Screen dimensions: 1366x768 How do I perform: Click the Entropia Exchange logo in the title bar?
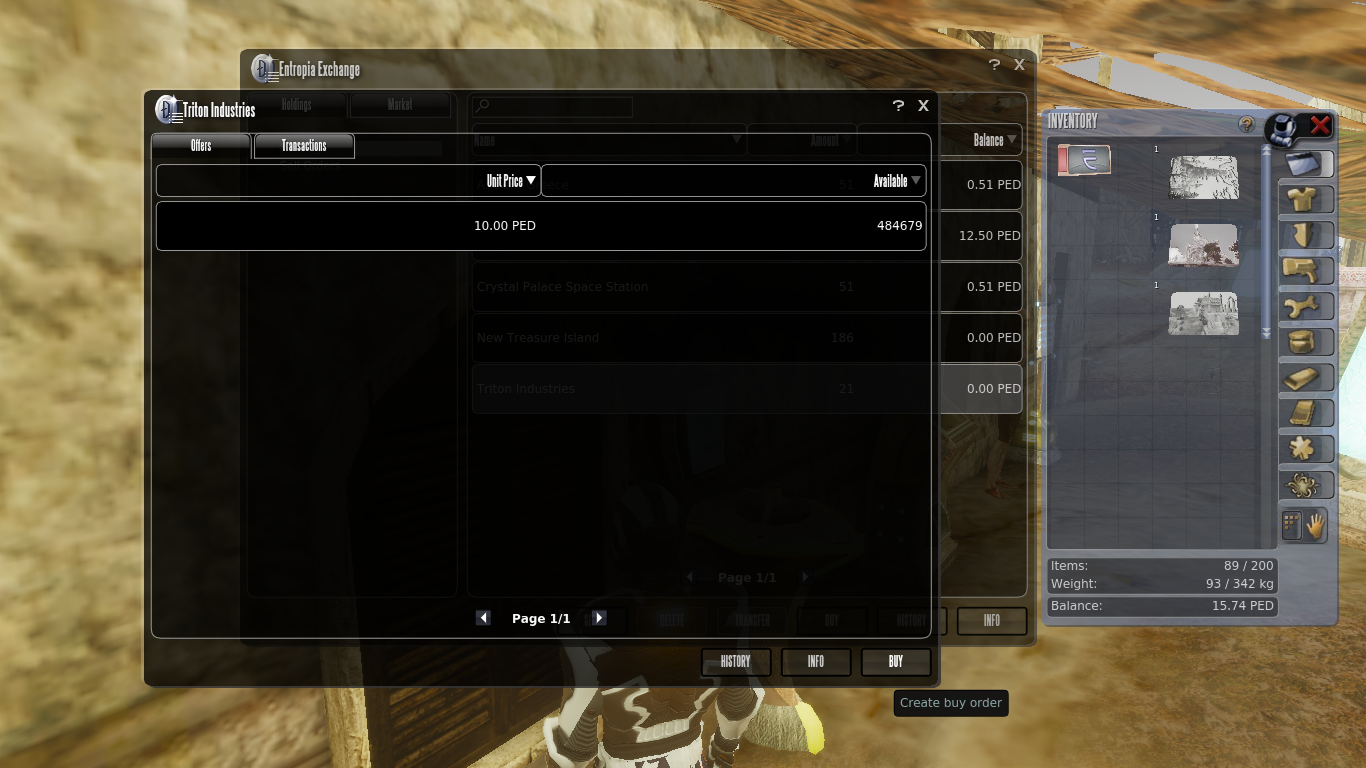pyautogui.click(x=262, y=69)
